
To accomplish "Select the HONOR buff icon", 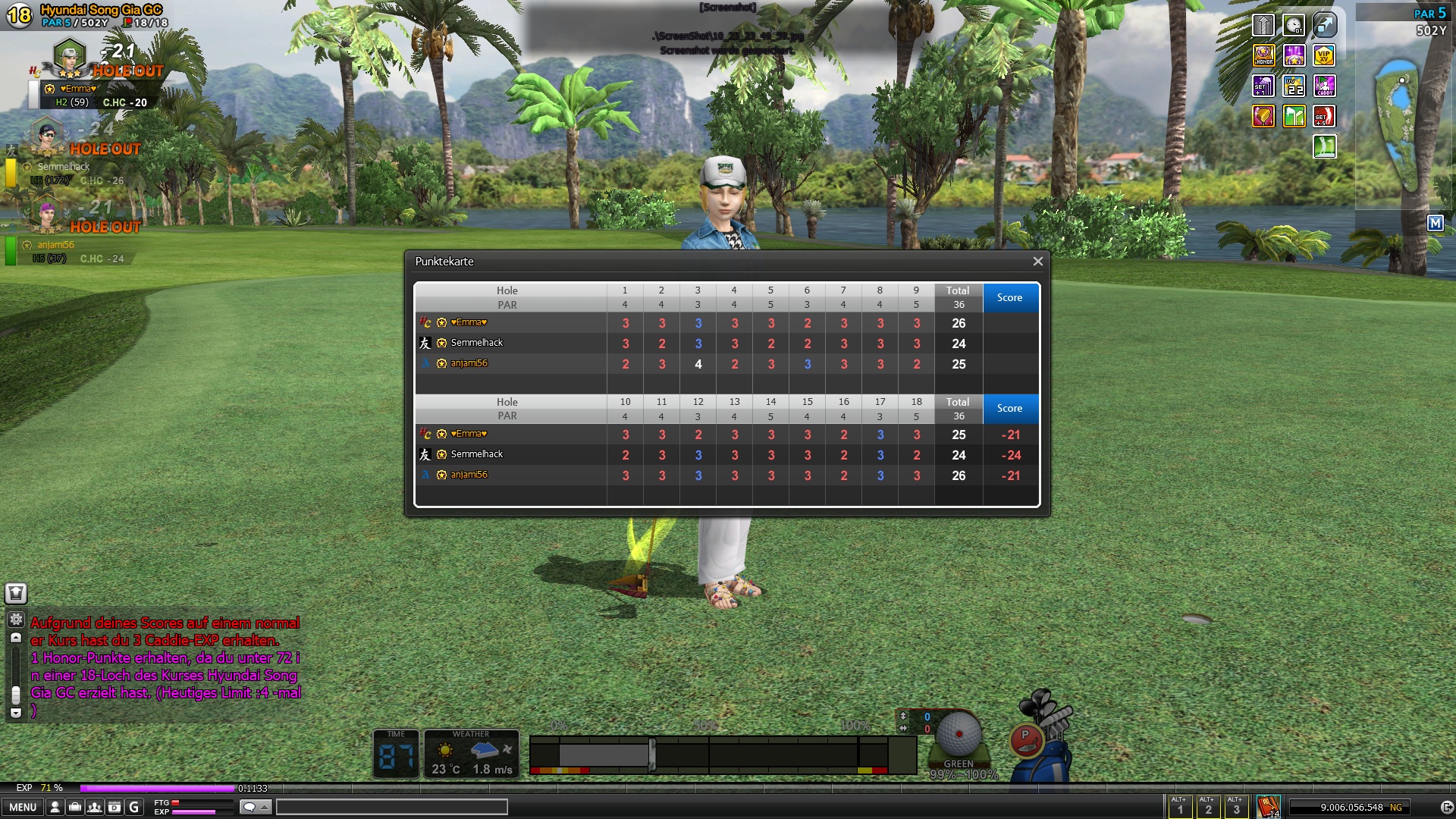I will click(1263, 55).
